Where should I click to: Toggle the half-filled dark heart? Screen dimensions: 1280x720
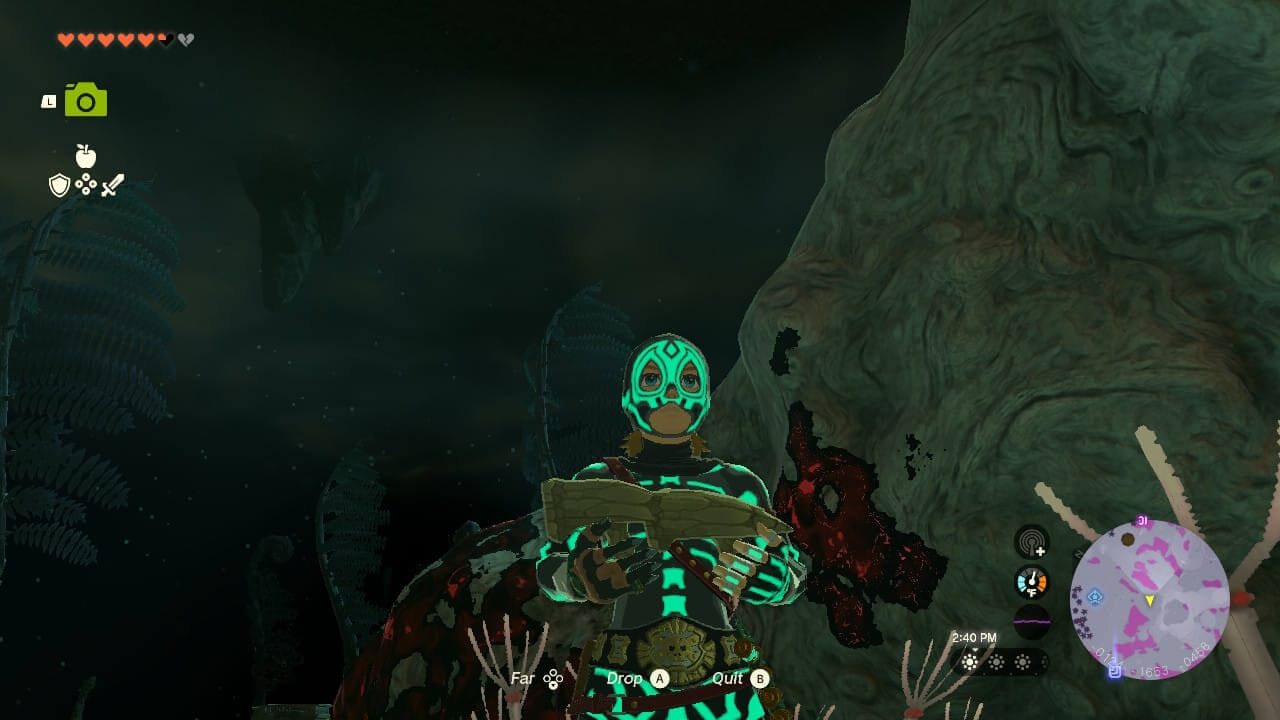[x=165, y=40]
